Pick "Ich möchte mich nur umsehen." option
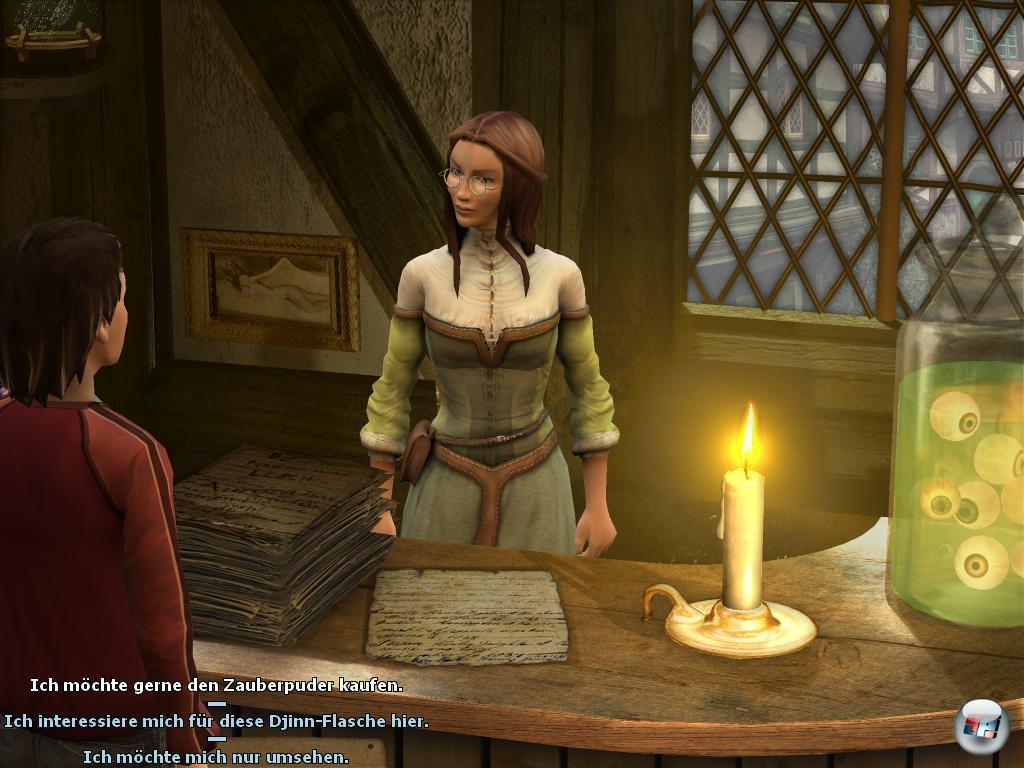This screenshot has width=1024, height=768. (x=216, y=757)
